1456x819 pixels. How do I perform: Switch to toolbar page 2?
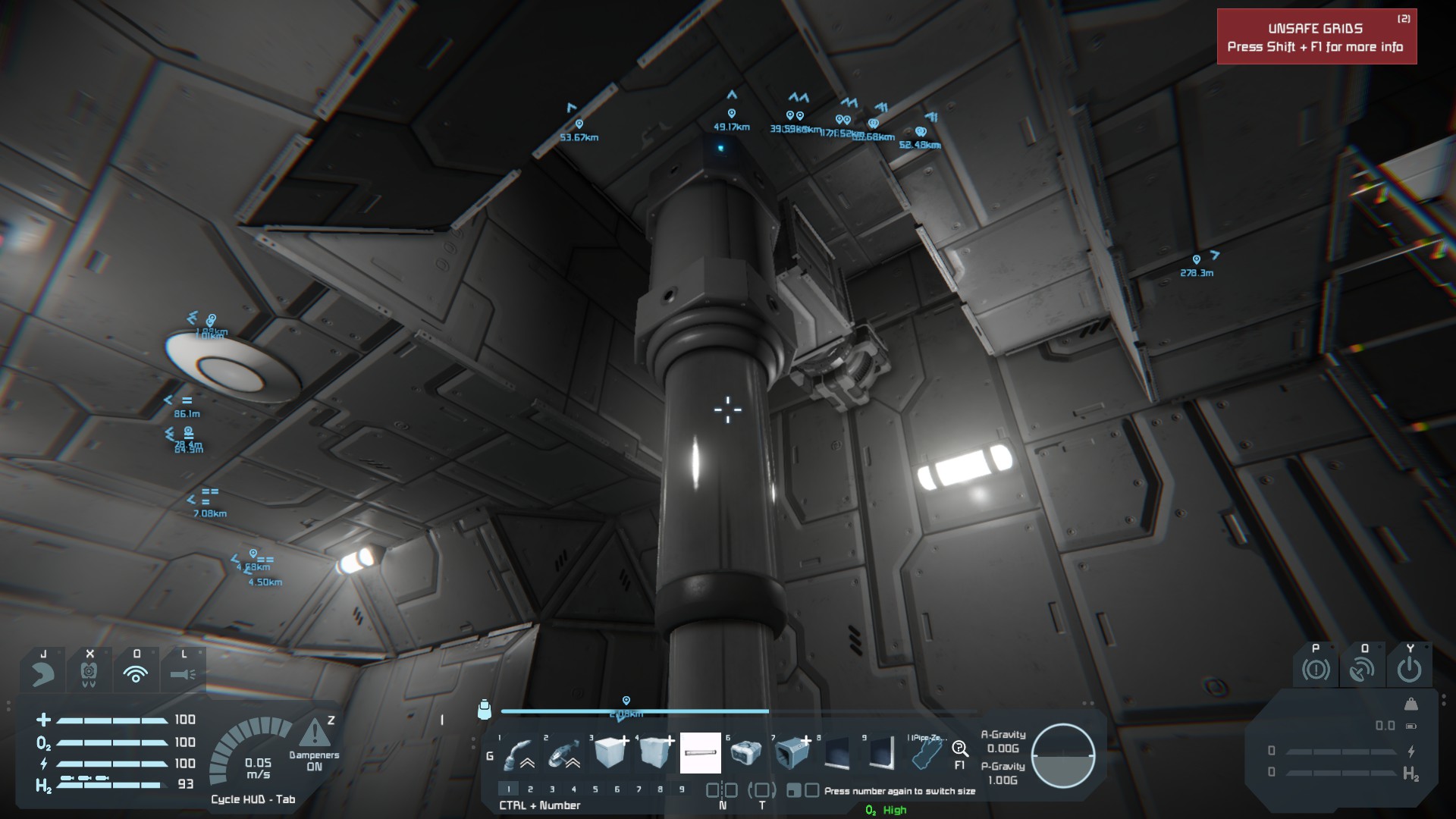pos(530,789)
